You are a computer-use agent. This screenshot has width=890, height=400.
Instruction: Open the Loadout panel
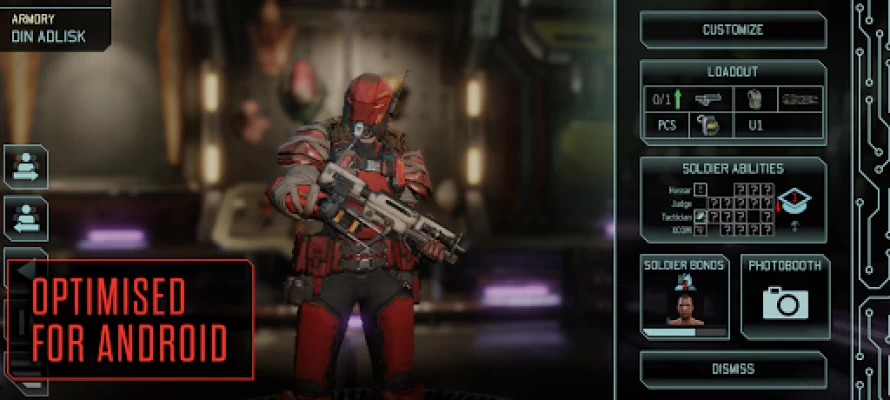(x=733, y=73)
